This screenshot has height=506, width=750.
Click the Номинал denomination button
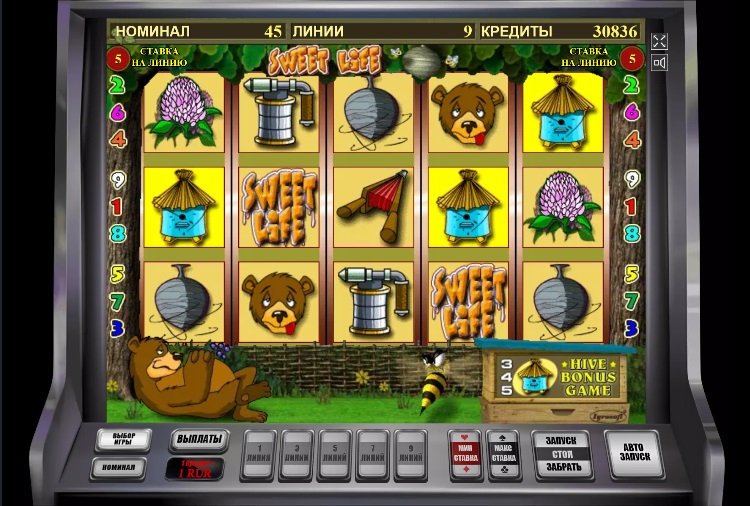(118, 467)
